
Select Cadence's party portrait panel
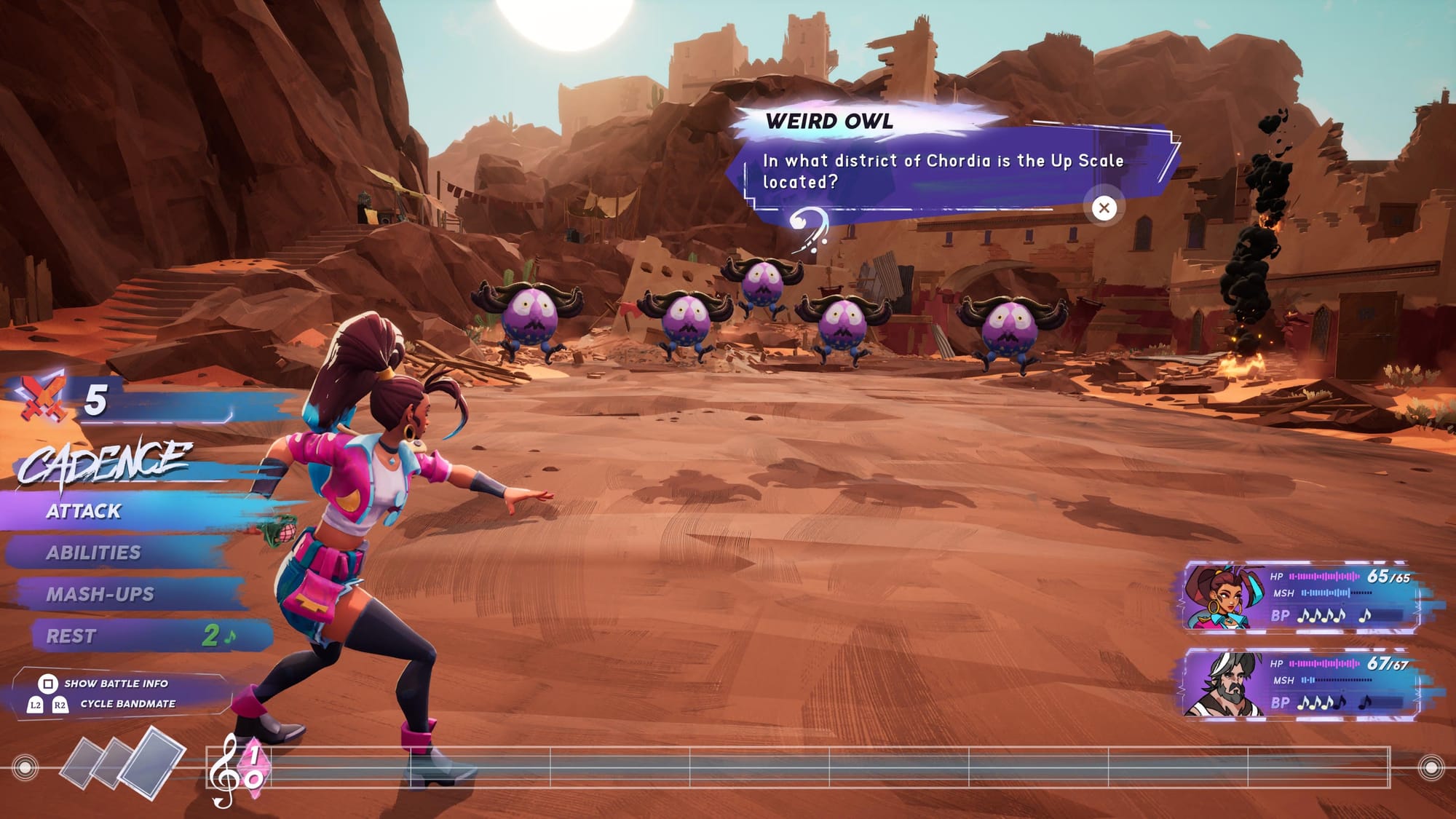pyautogui.click(x=1299, y=597)
